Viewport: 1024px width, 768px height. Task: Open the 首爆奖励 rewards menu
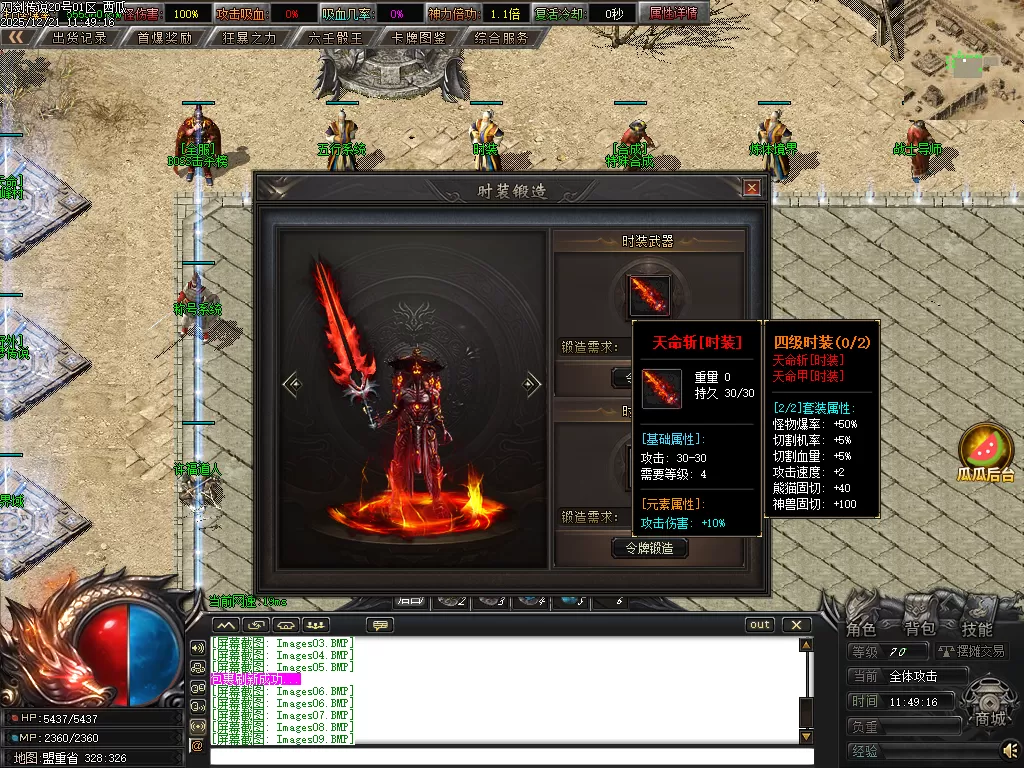164,38
